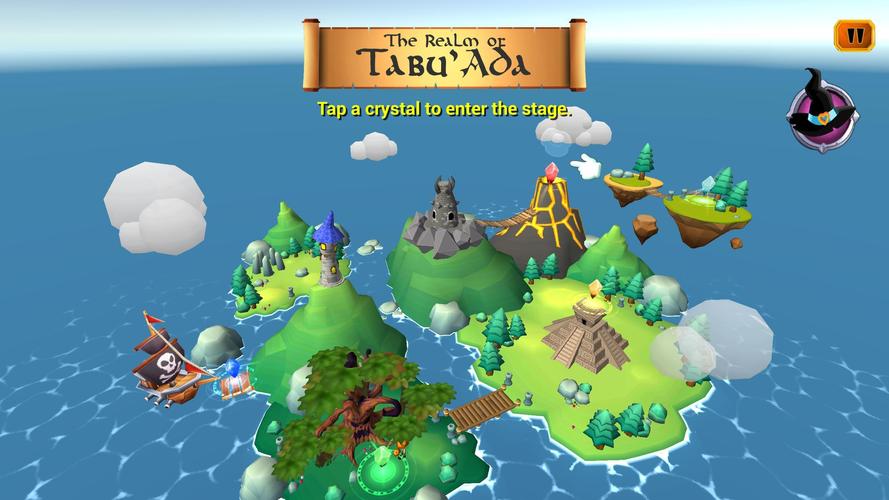The height and width of the screenshot is (500, 889).
Task: Enter the blue crystal stage by the pirate ship
Action: [x=234, y=367]
